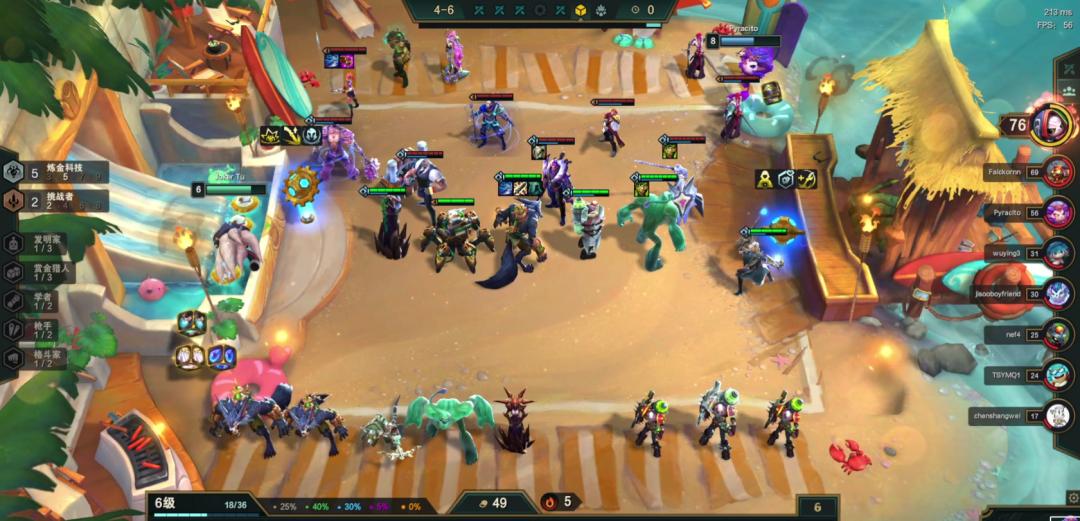Click the gold counter showing 49
This screenshot has height=521, width=1080.
tap(492, 503)
